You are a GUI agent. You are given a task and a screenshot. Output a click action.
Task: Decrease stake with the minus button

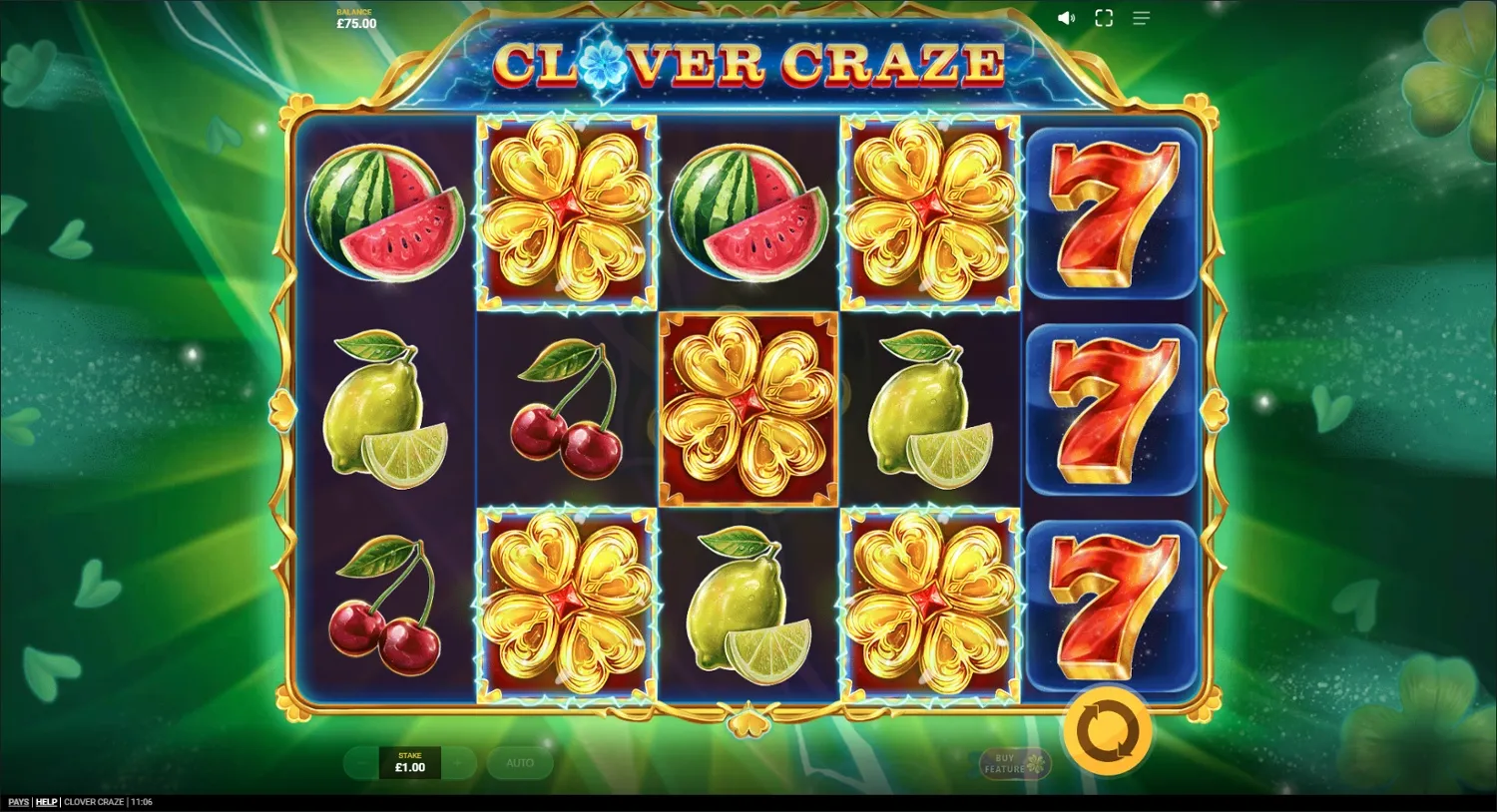360,763
